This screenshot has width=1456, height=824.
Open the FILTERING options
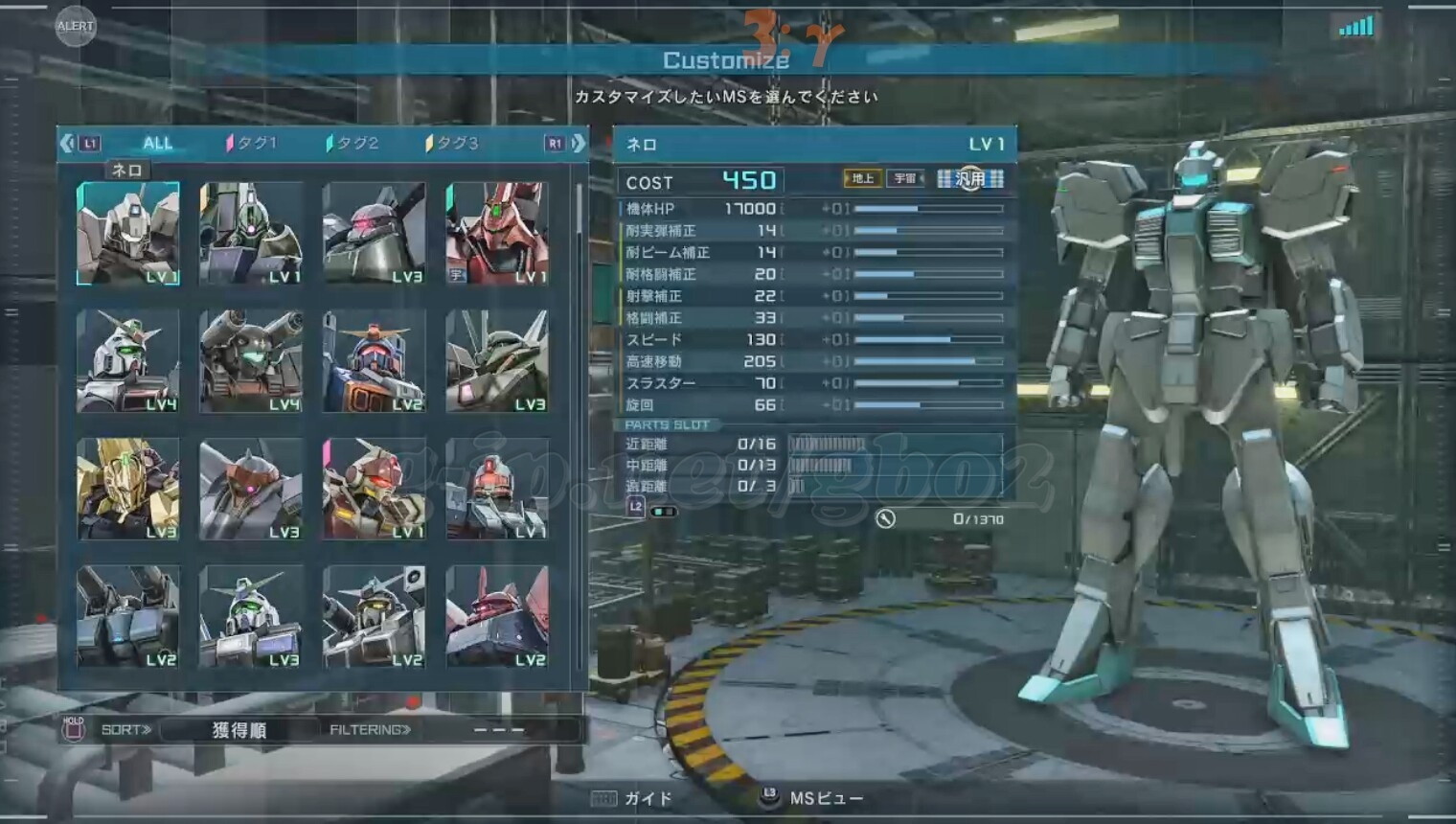tap(370, 730)
